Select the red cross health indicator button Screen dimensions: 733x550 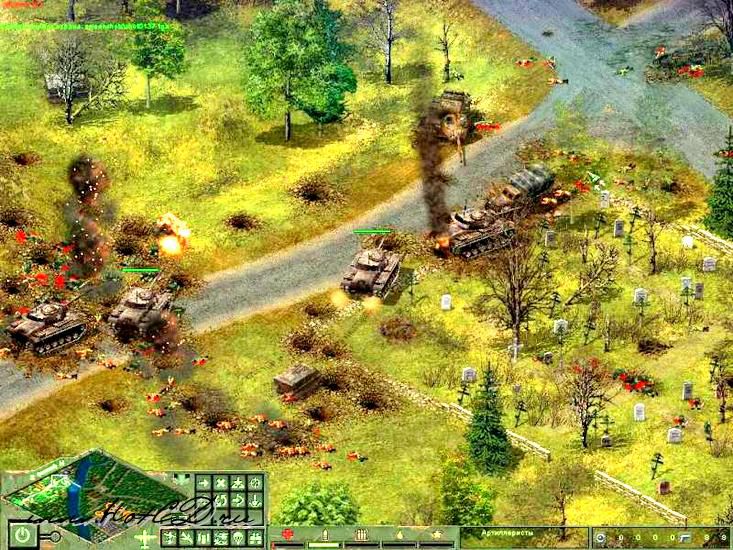coord(288,534)
